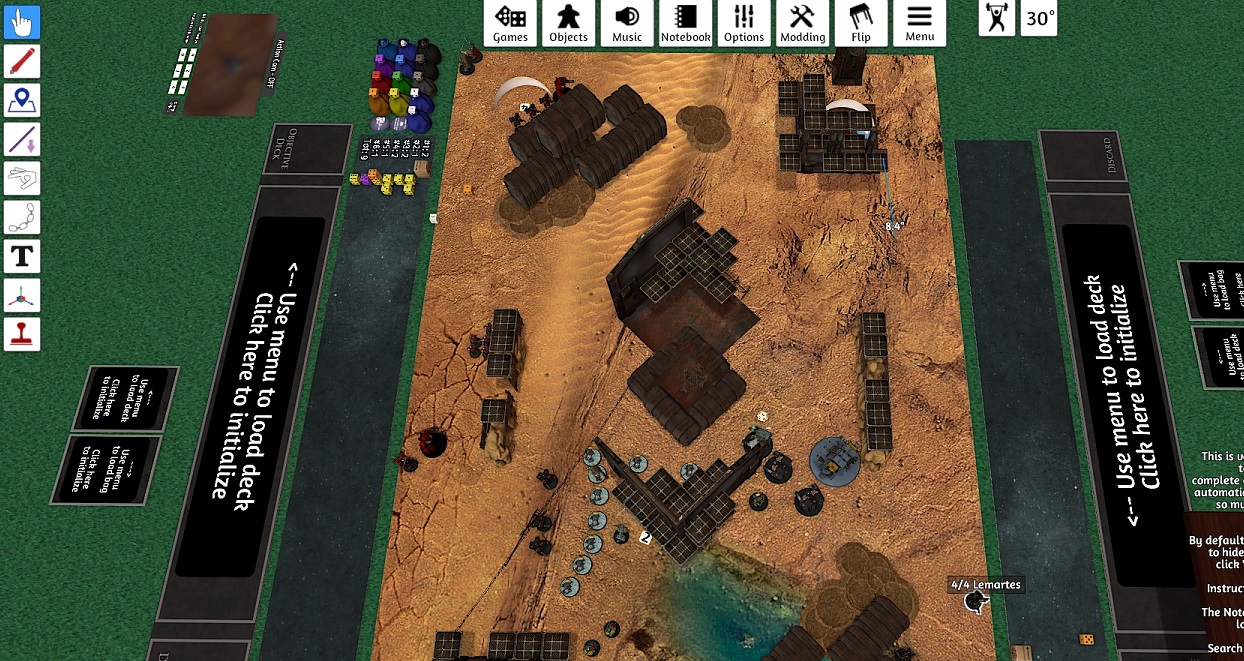Open the Music player

tap(627, 23)
